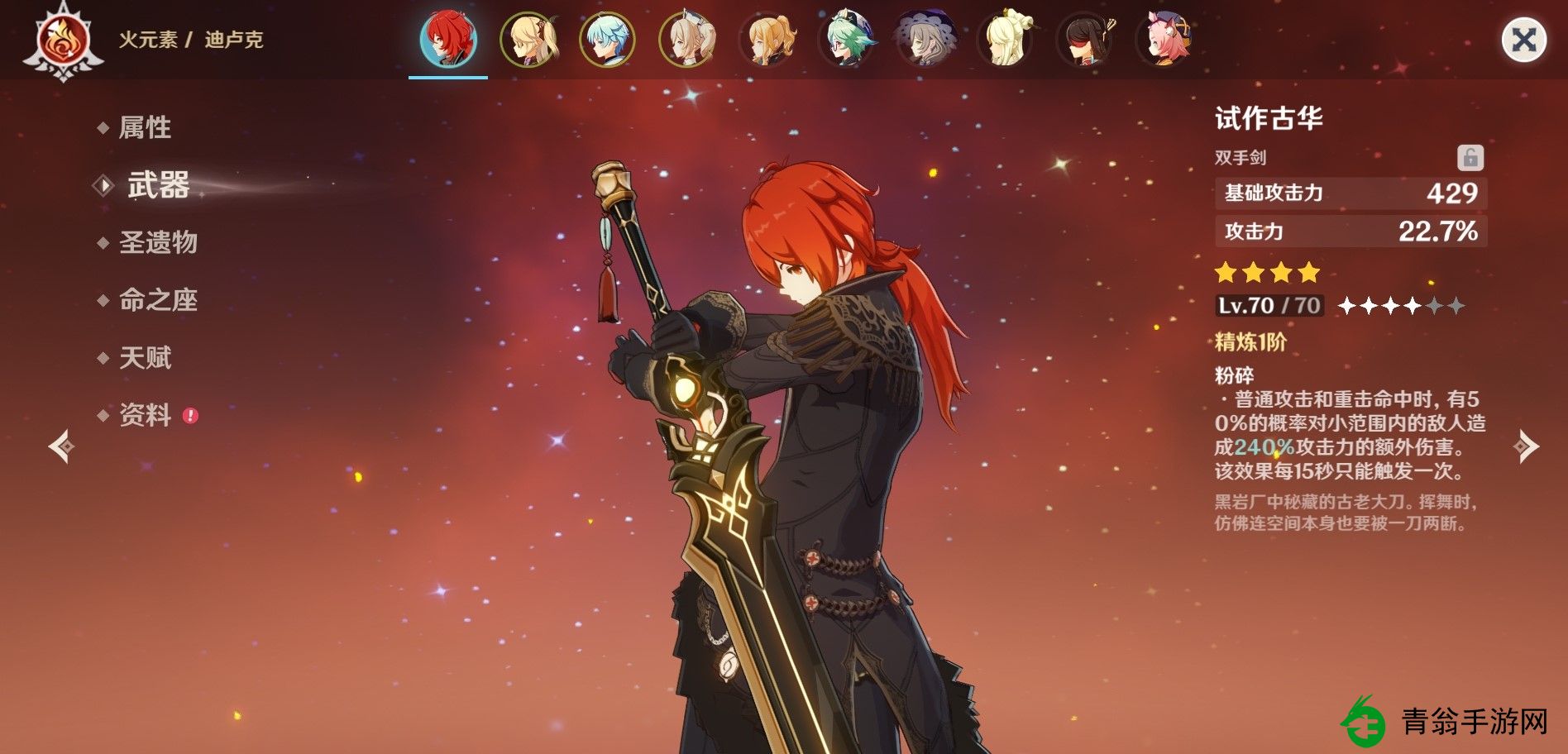Choose Jean's blonde ponytail portrait
1568x754 pixels.
point(767,39)
